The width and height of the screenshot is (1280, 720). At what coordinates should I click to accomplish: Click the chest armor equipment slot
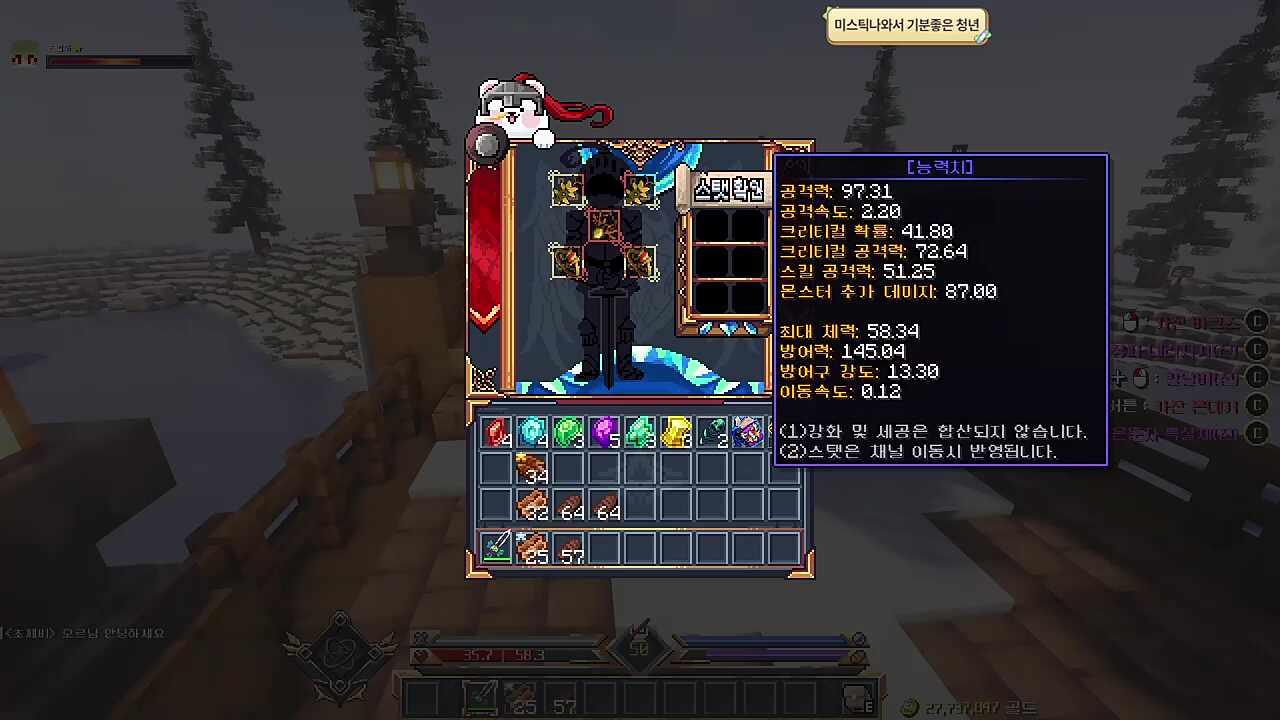coord(603,224)
